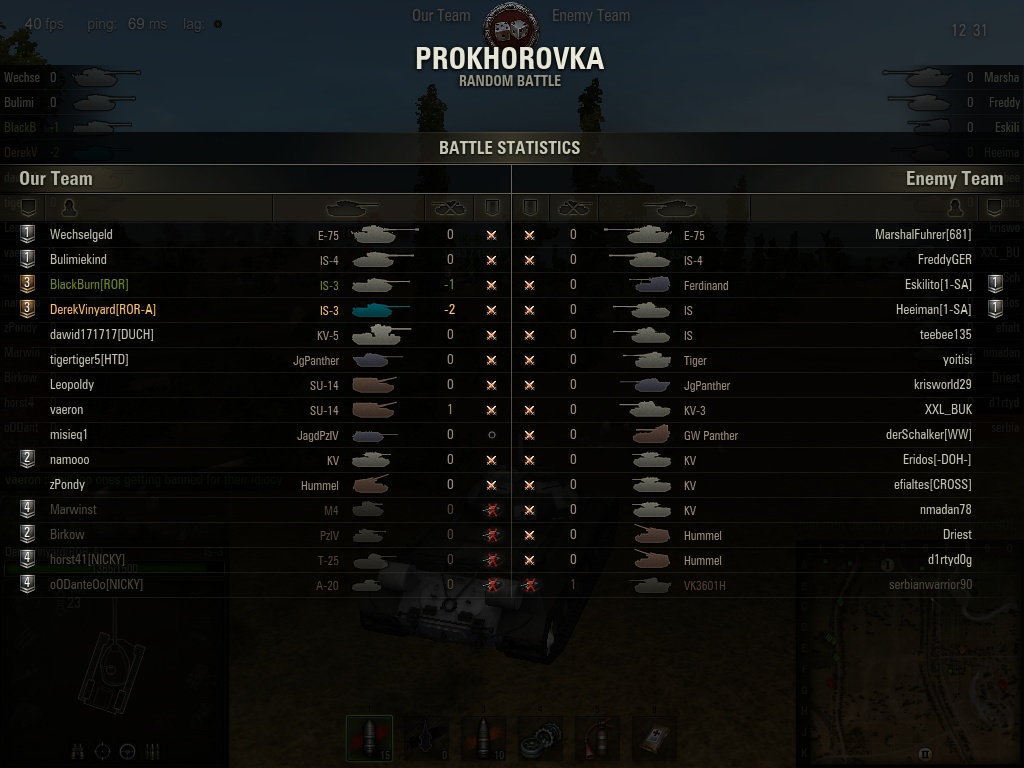Screen dimensions: 1024x768
Task: Use the repair kit consumable
Action: click(x=543, y=740)
